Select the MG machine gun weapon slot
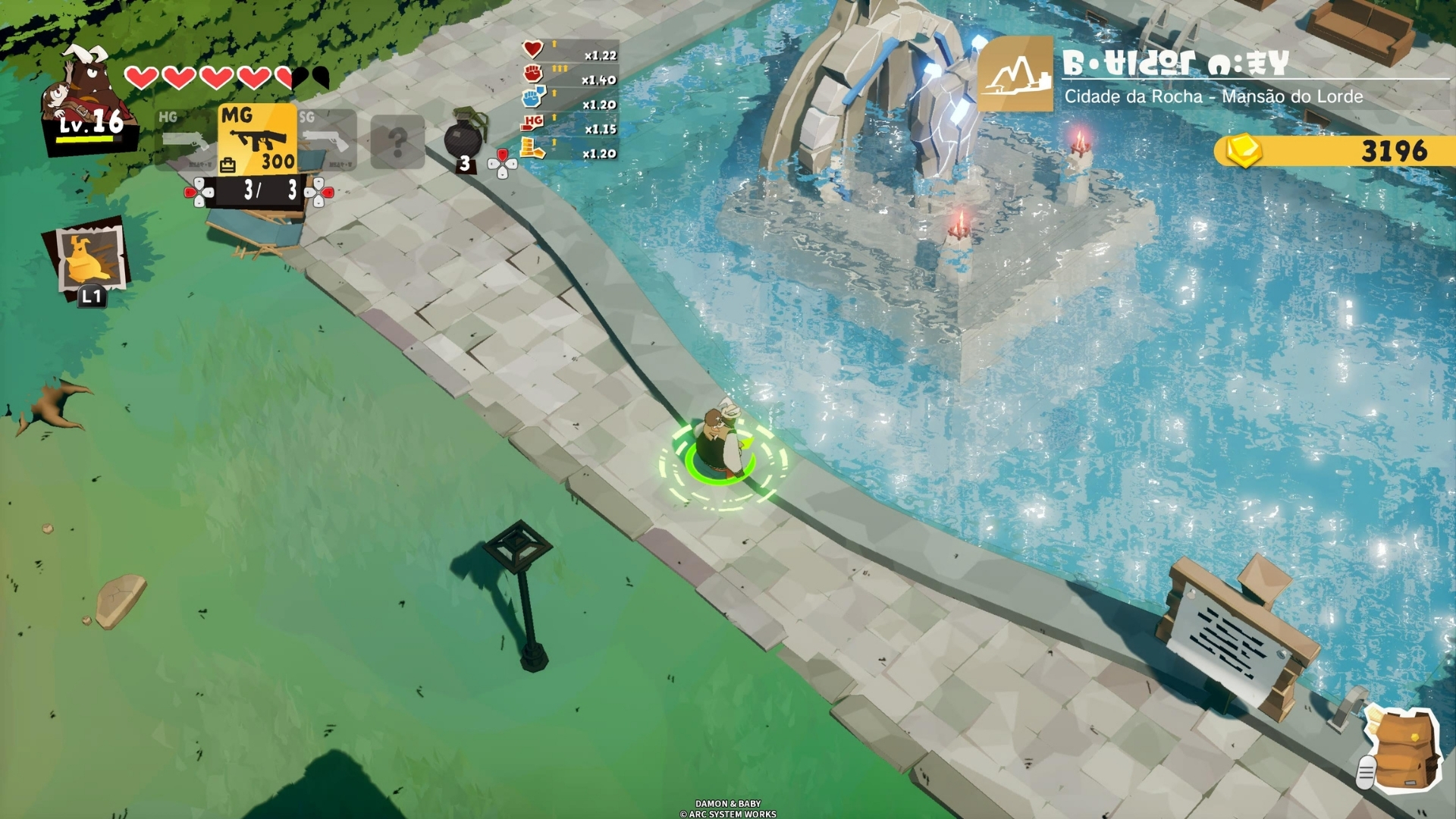The height and width of the screenshot is (819, 1456). click(257, 139)
